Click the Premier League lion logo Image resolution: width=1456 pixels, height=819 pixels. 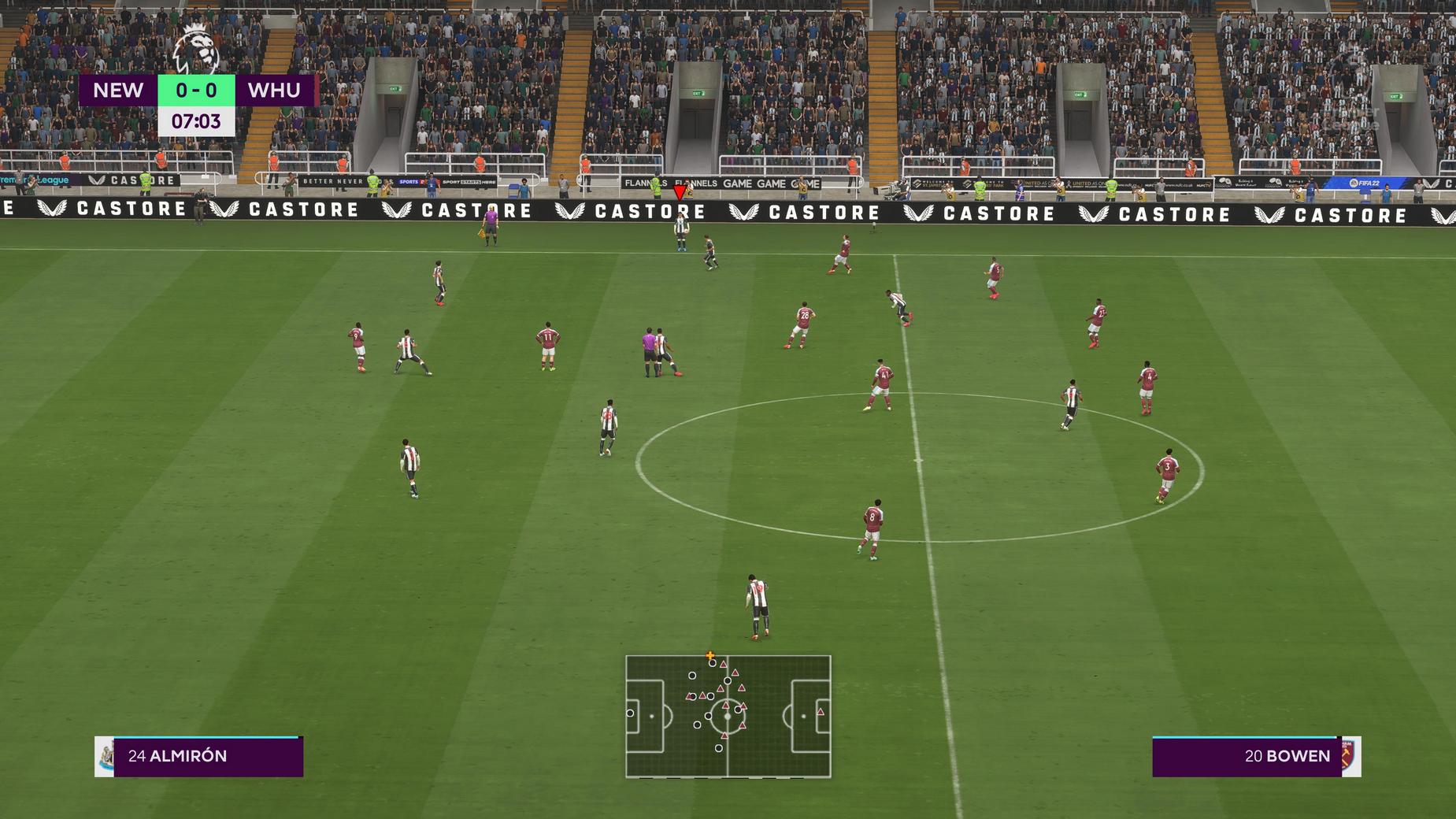click(195, 49)
